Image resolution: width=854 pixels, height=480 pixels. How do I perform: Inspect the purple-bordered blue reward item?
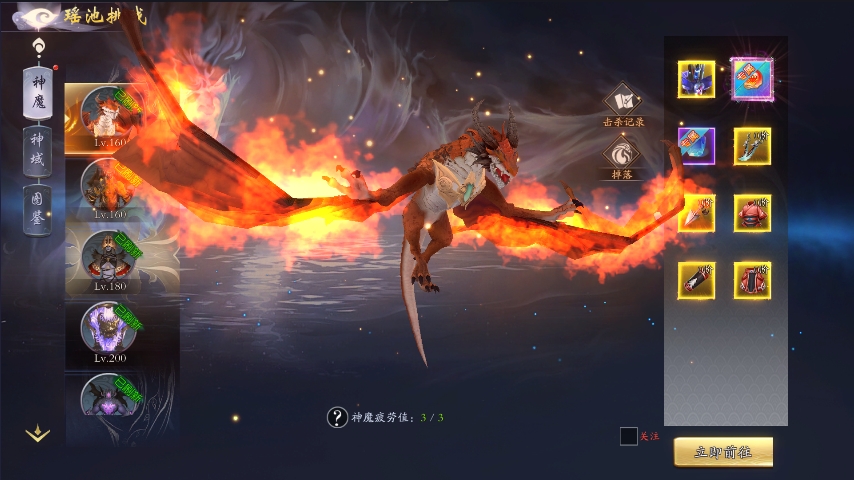[696, 146]
